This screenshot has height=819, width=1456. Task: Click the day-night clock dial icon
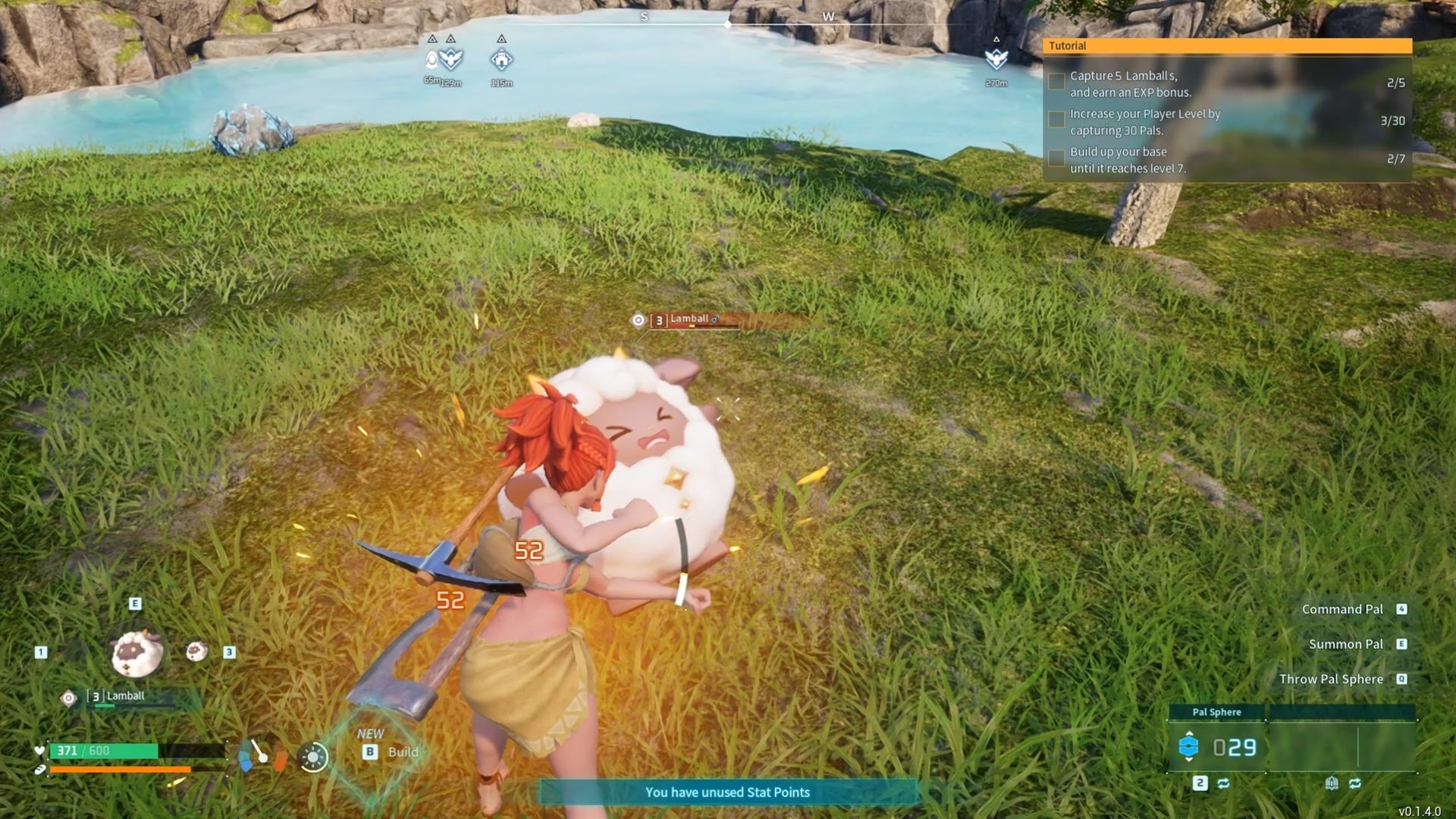(312, 755)
